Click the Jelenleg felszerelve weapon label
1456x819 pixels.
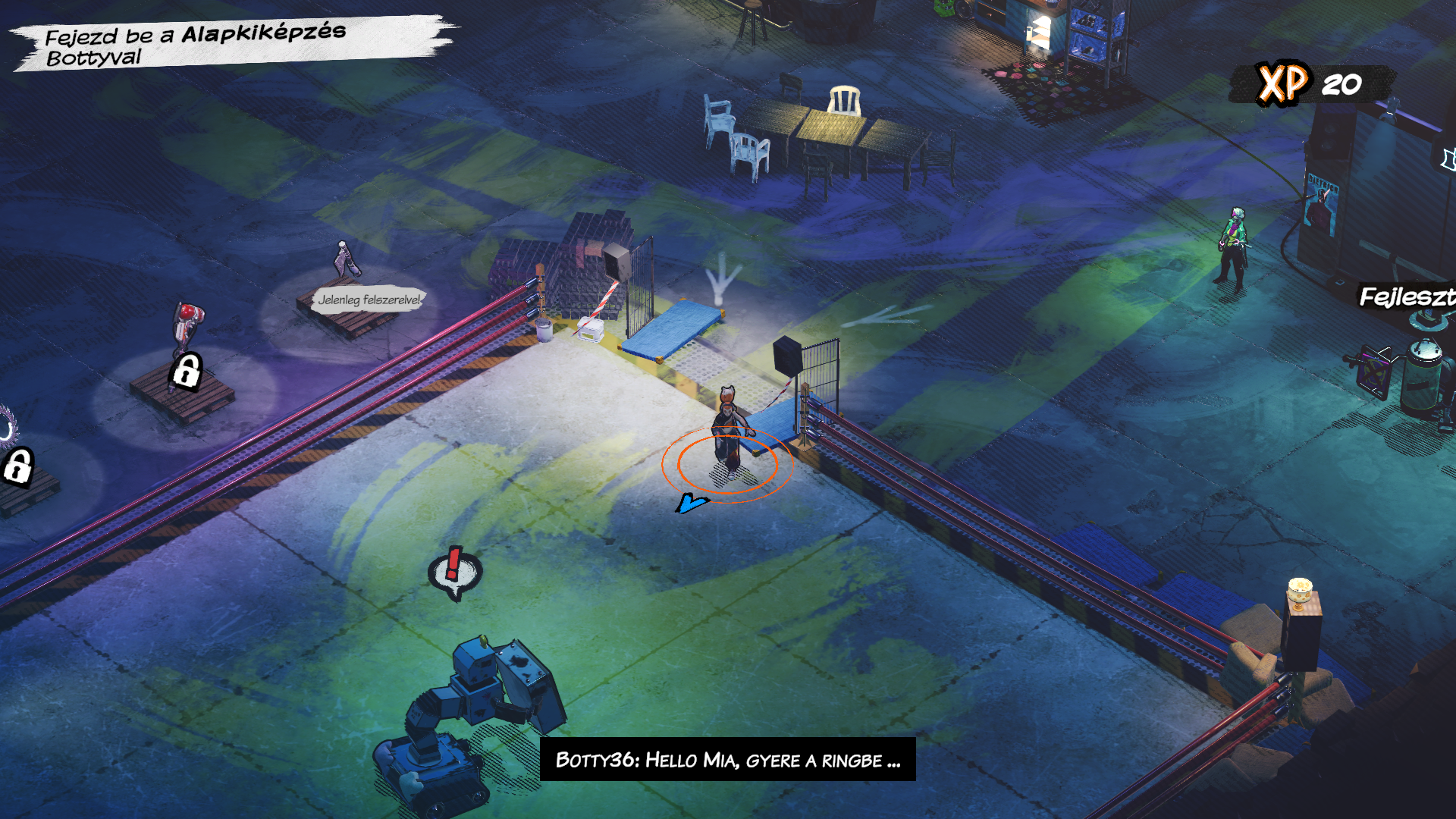(369, 300)
